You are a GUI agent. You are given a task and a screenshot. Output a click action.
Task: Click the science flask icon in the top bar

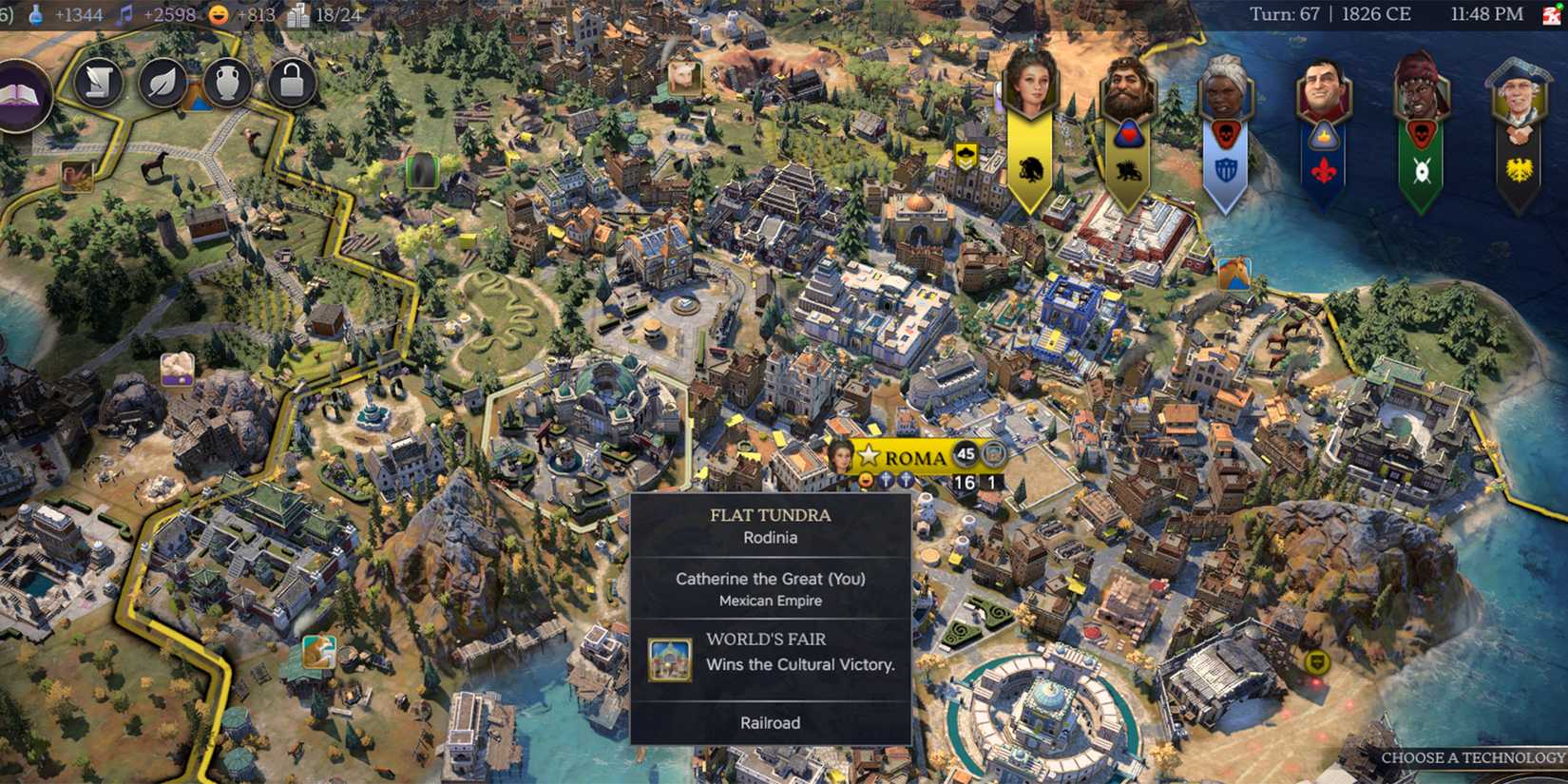coord(38,14)
